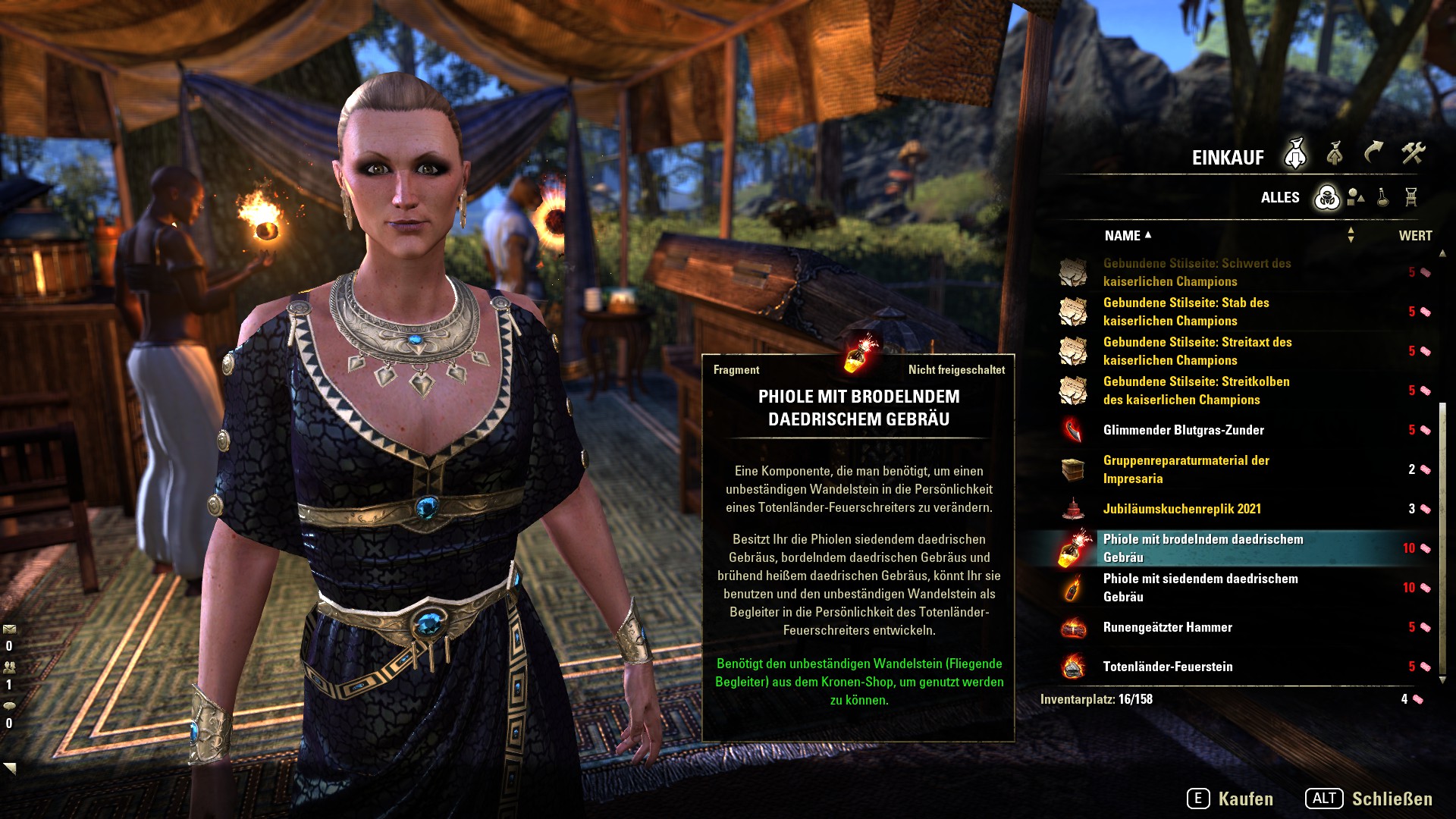
Task: Sort the list by Name column
Action: tap(1123, 236)
